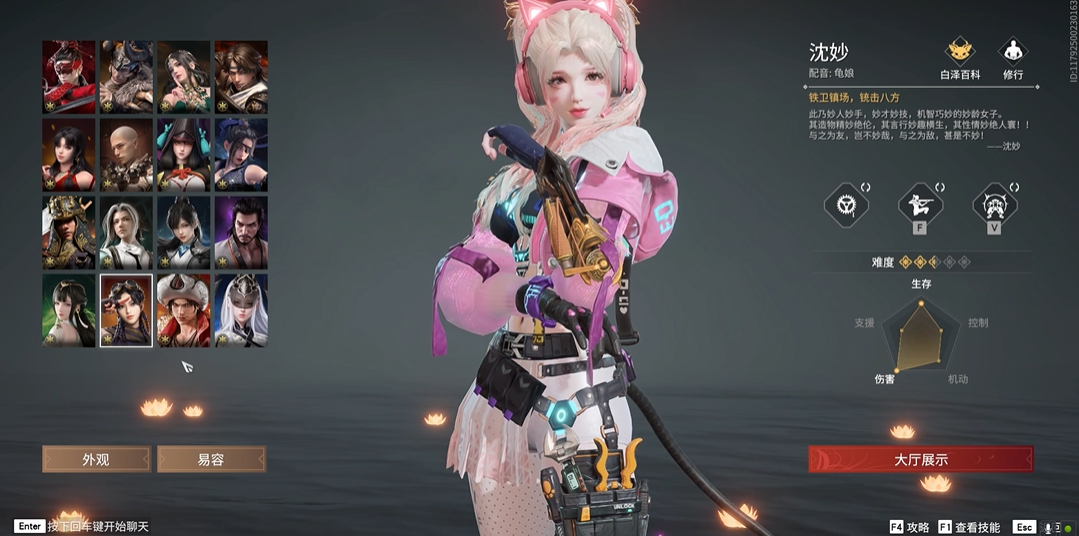Open the 修行 training icon
Viewport: 1079px width, 536px height.
(x=1013, y=55)
